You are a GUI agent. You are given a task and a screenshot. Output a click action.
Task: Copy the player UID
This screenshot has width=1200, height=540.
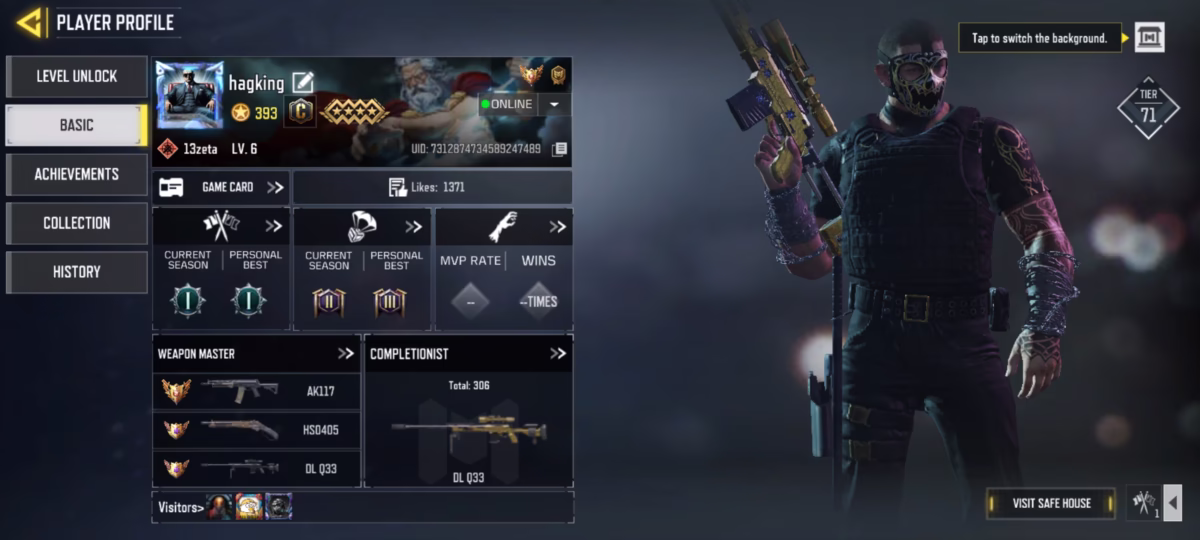point(560,149)
